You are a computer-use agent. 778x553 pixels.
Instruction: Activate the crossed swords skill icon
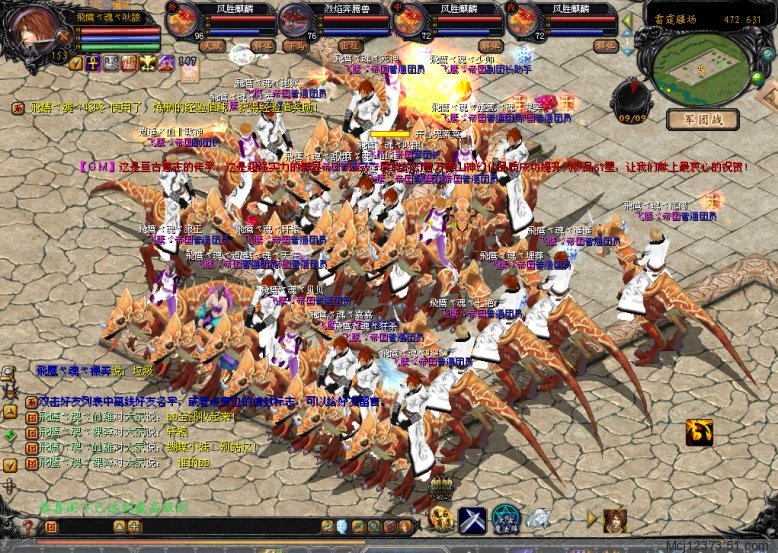pyautogui.click(x=471, y=518)
